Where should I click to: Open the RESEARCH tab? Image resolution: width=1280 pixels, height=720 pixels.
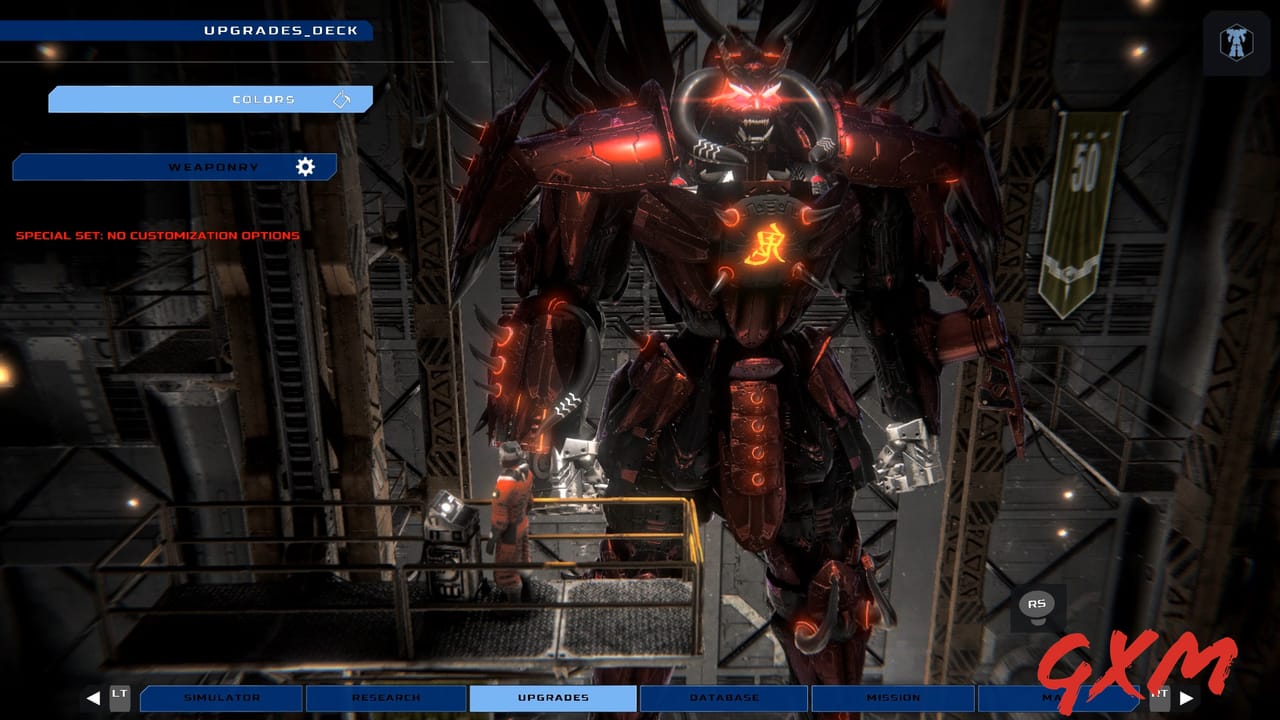[x=387, y=698]
